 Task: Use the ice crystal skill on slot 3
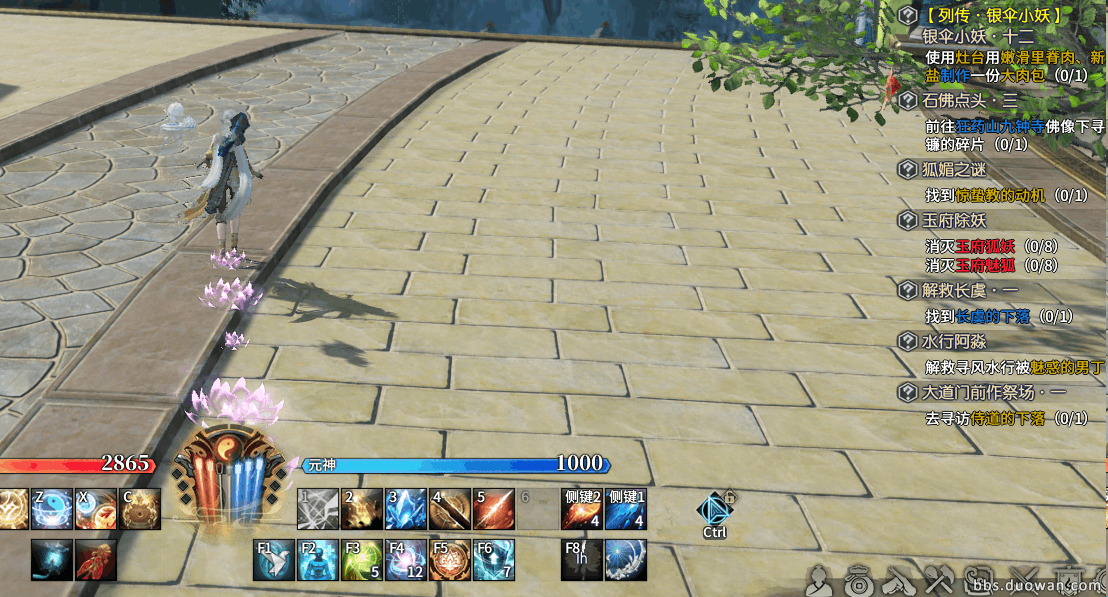pyautogui.click(x=406, y=509)
